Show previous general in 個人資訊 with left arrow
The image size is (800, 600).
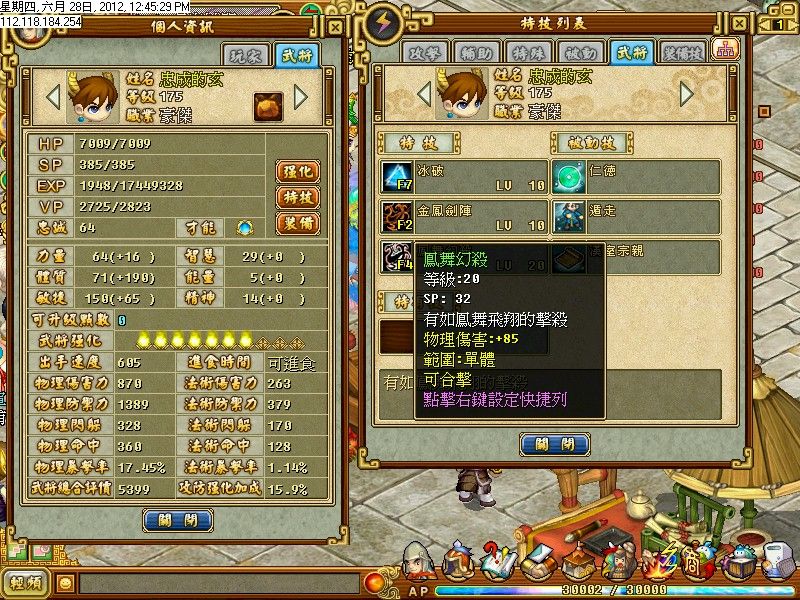pyautogui.click(x=53, y=97)
